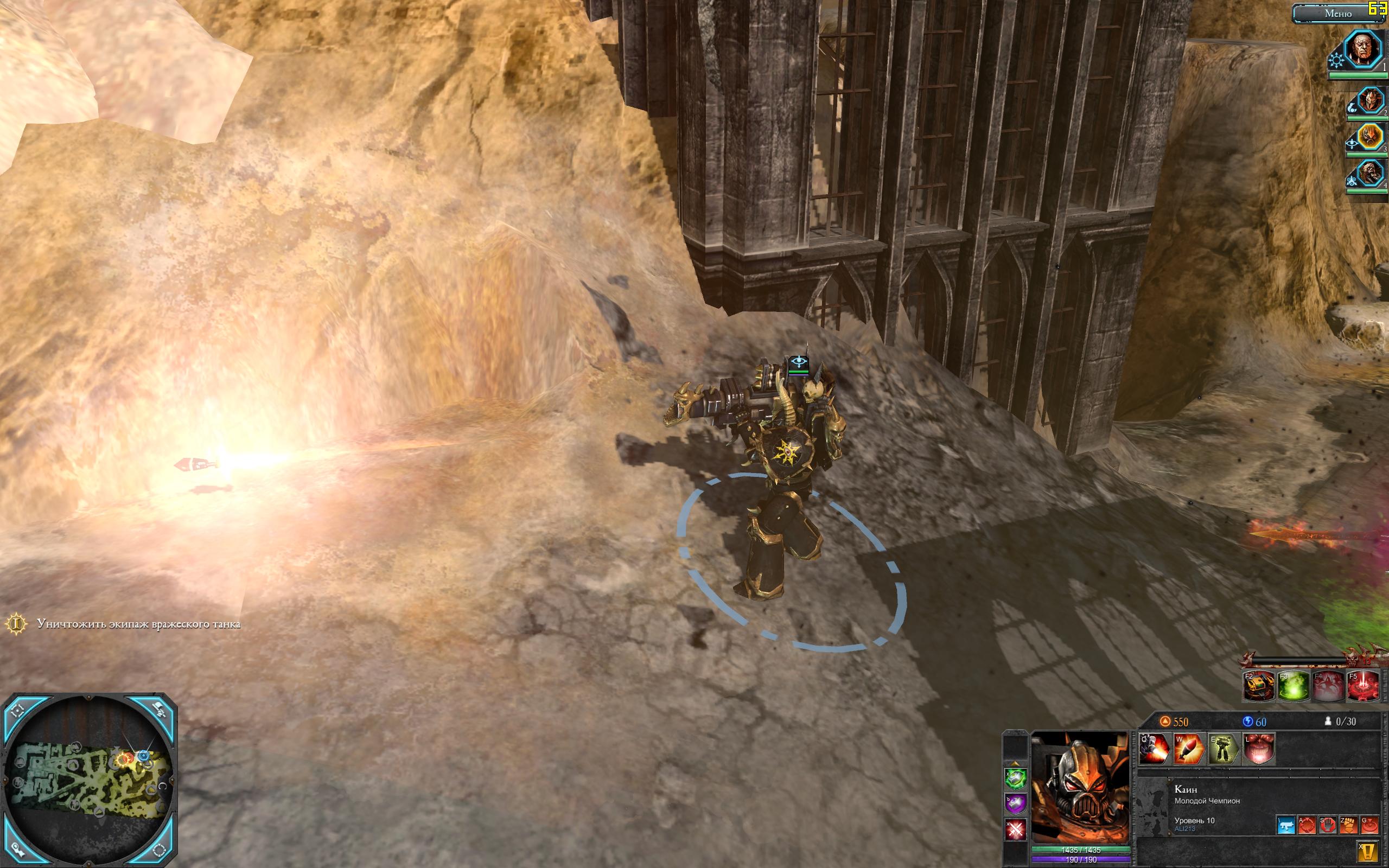The height and width of the screenshot is (868, 1389).
Task: Choose the attack-move command button
Action: click(x=1307, y=826)
